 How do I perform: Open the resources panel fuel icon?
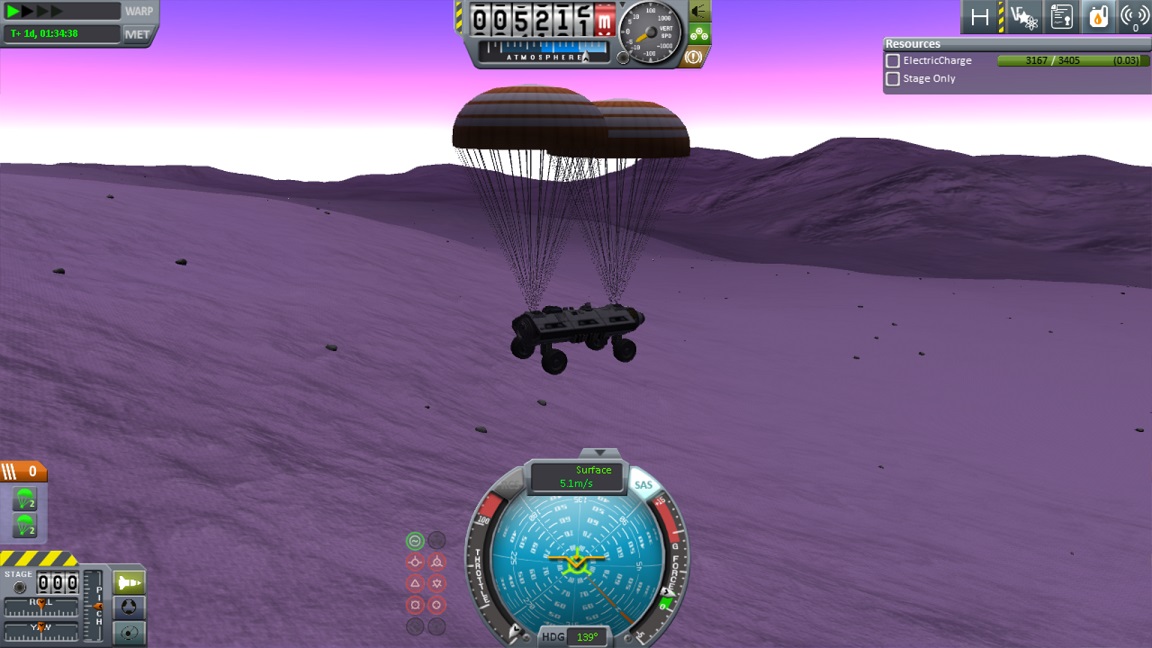point(1098,17)
